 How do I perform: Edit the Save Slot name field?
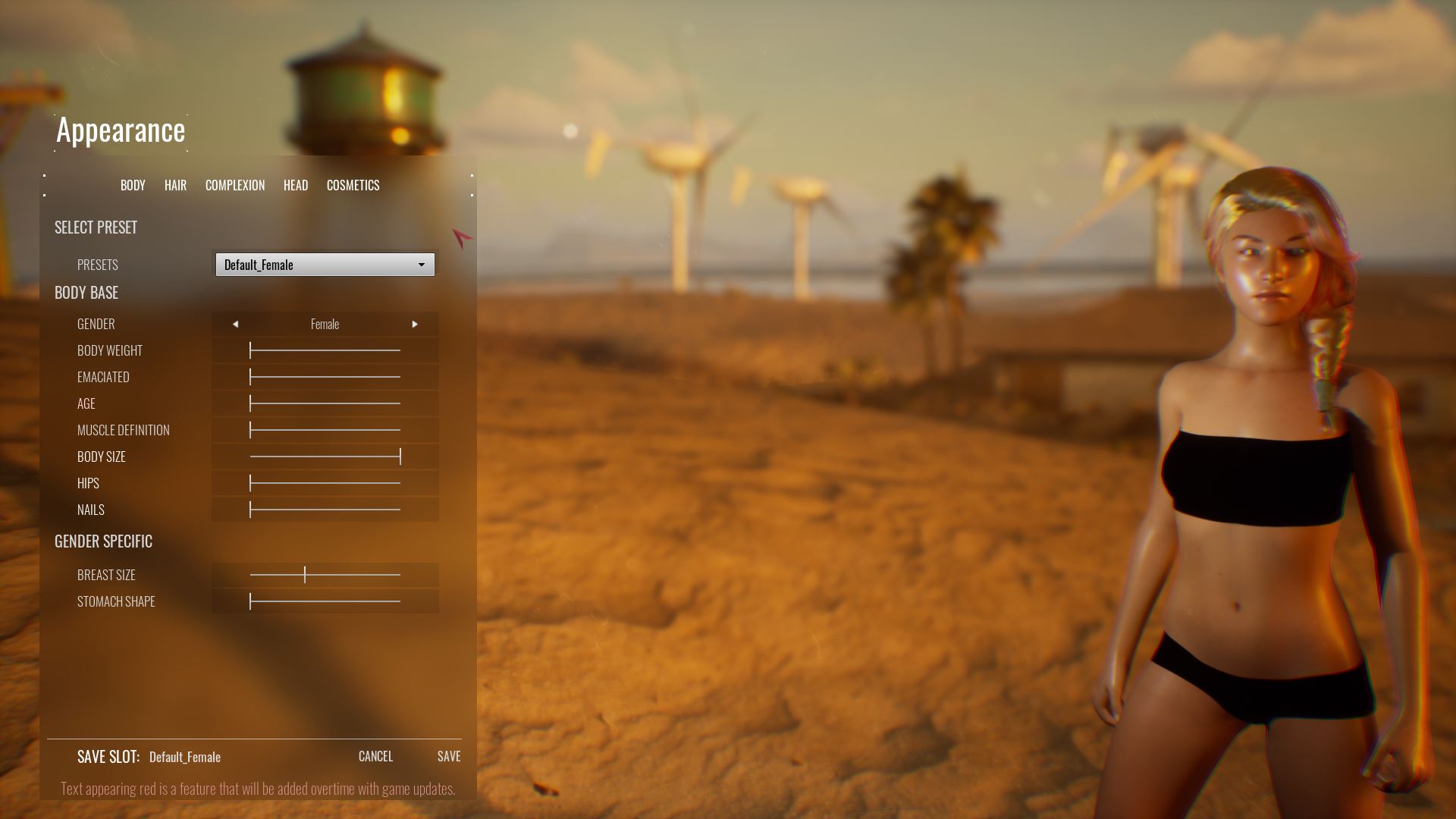pos(185,757)
